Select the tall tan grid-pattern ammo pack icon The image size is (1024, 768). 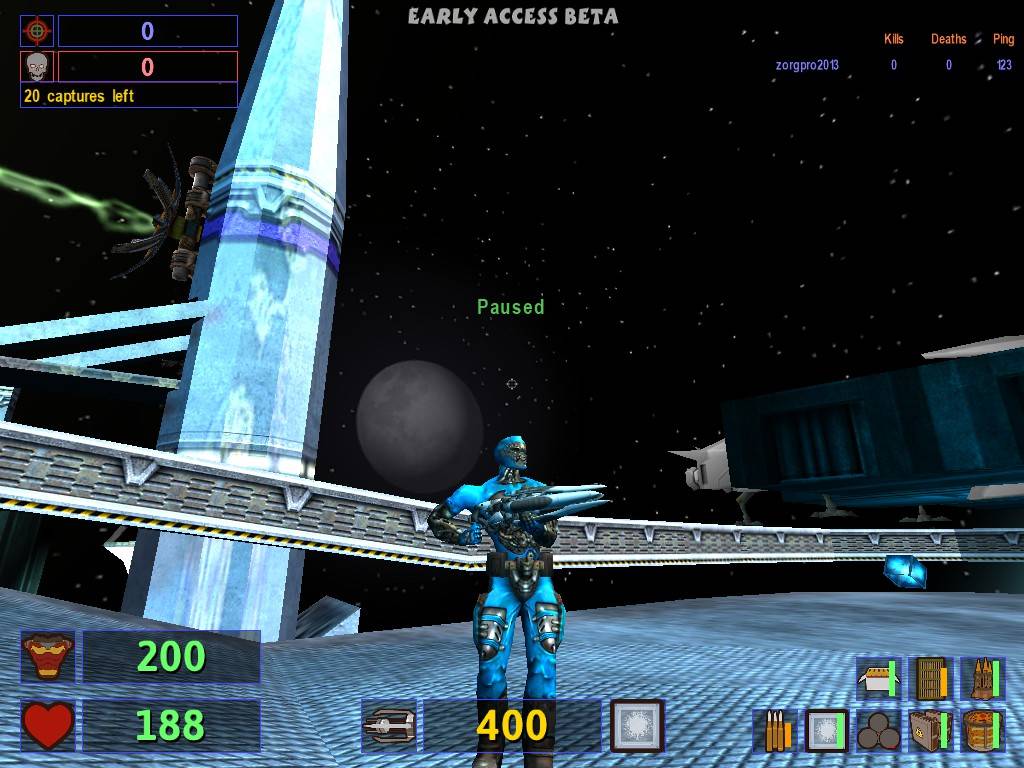pos(930,678)
